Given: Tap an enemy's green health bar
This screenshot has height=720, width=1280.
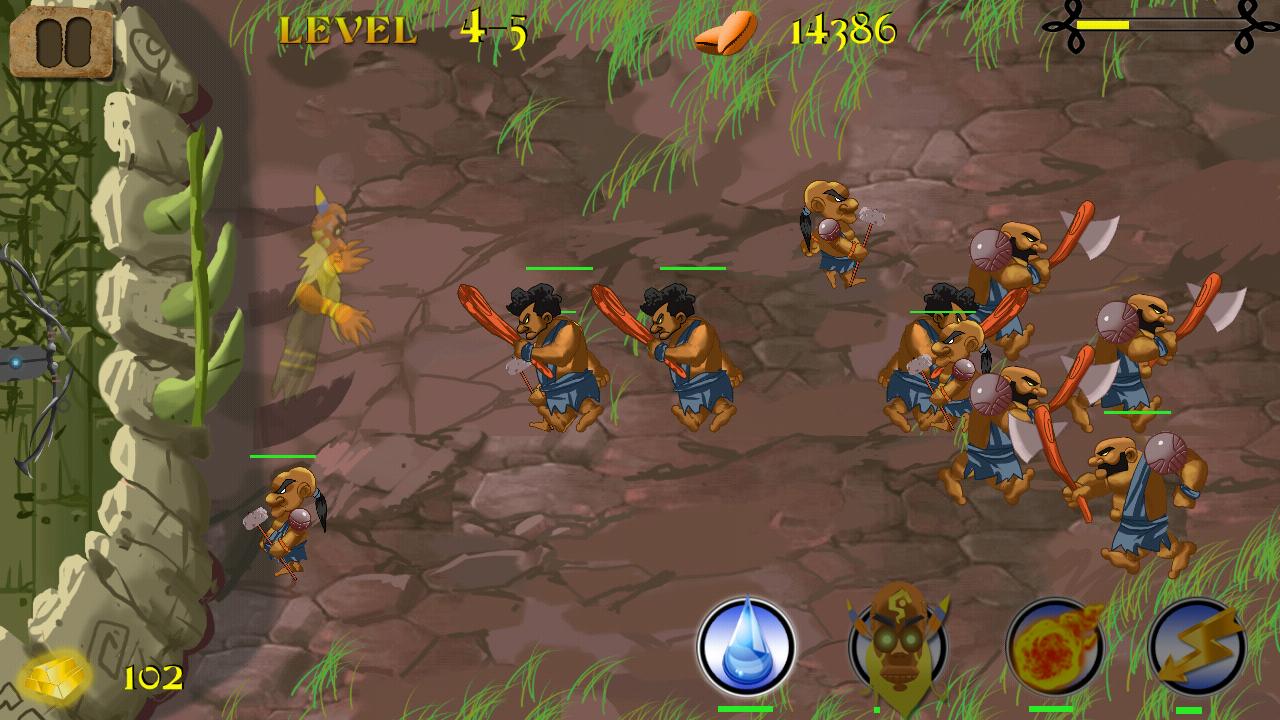Looking at the screenshot, I should click(560, 268).
